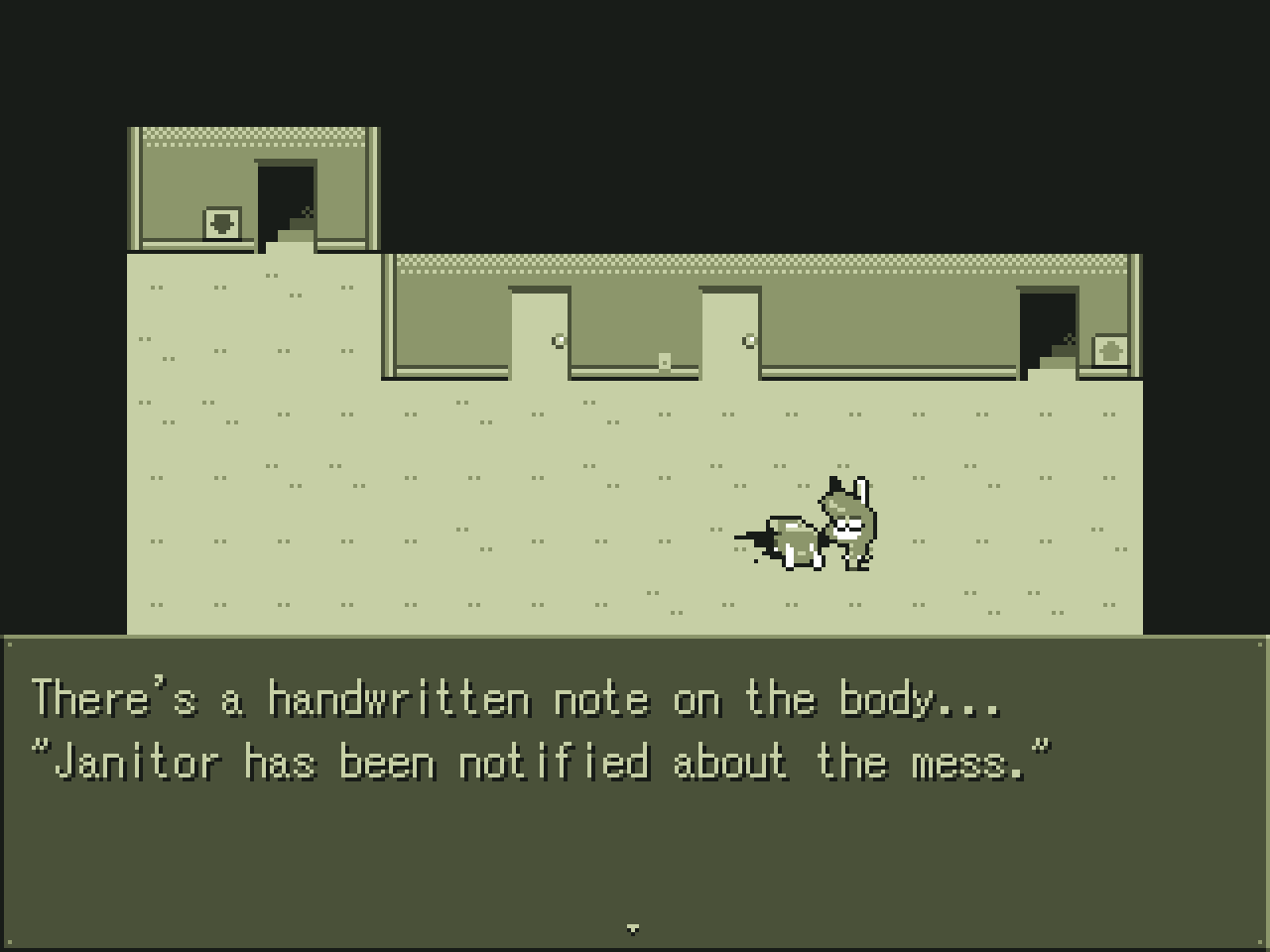Click the shield sign beside the upper-left doorway
This screenshot has height=952, width=1270.
click(x=222, y=220)
